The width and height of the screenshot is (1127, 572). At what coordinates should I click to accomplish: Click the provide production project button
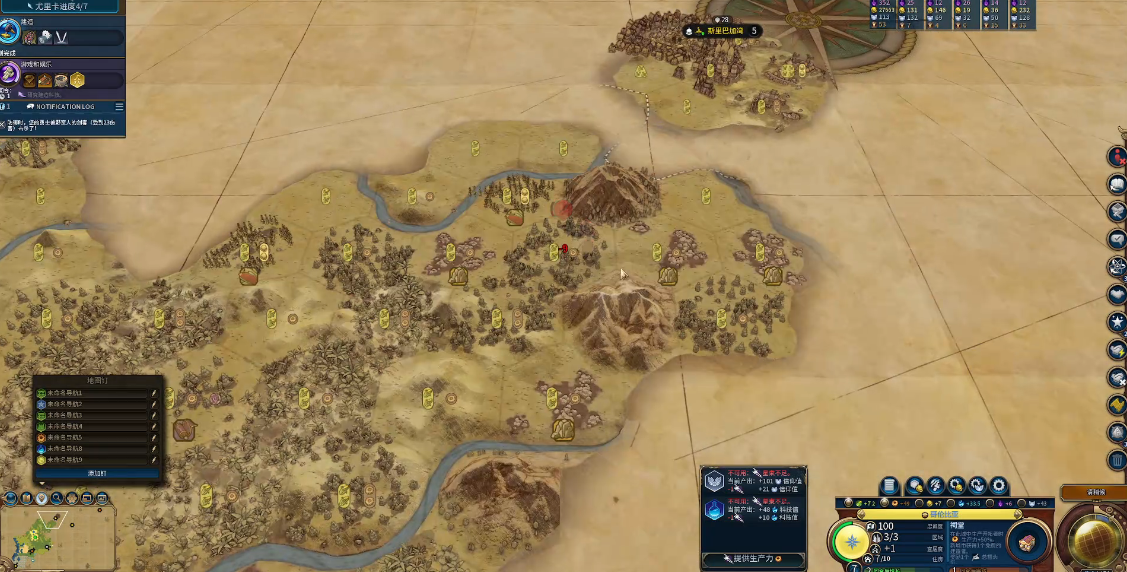pyautogui.click(x=753, y=558)
